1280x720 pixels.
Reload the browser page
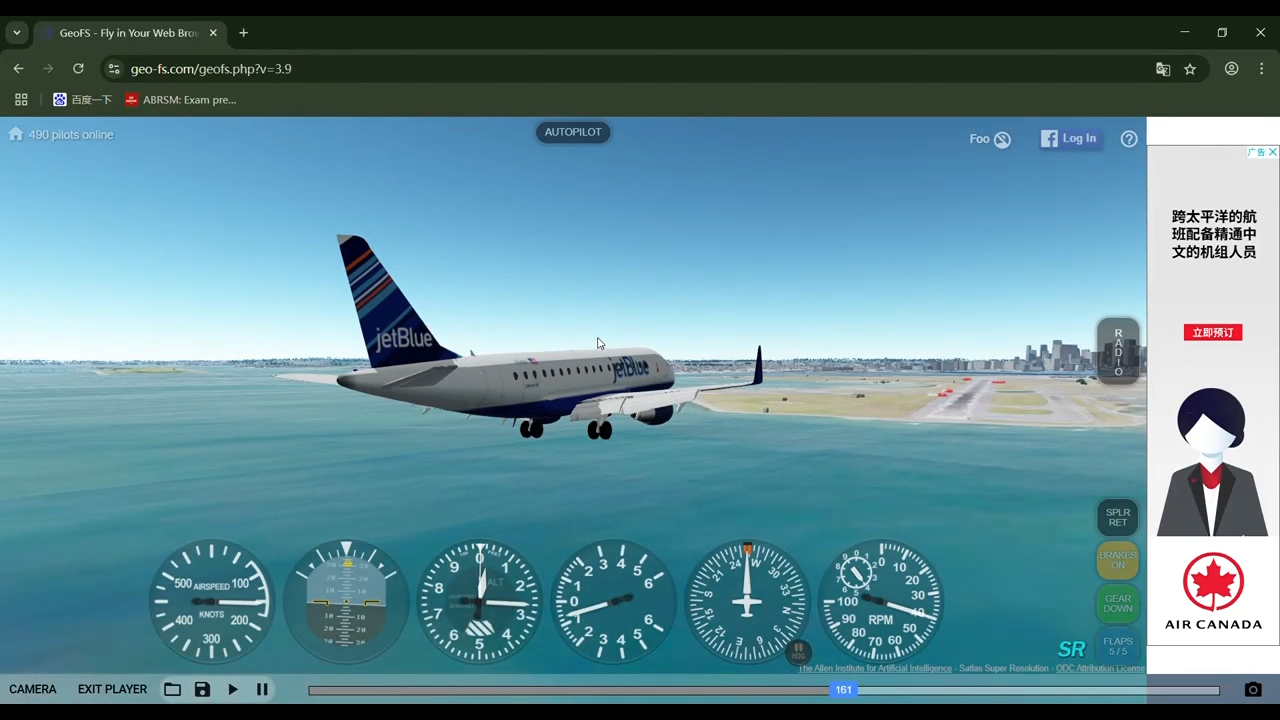tap(78, 69)
